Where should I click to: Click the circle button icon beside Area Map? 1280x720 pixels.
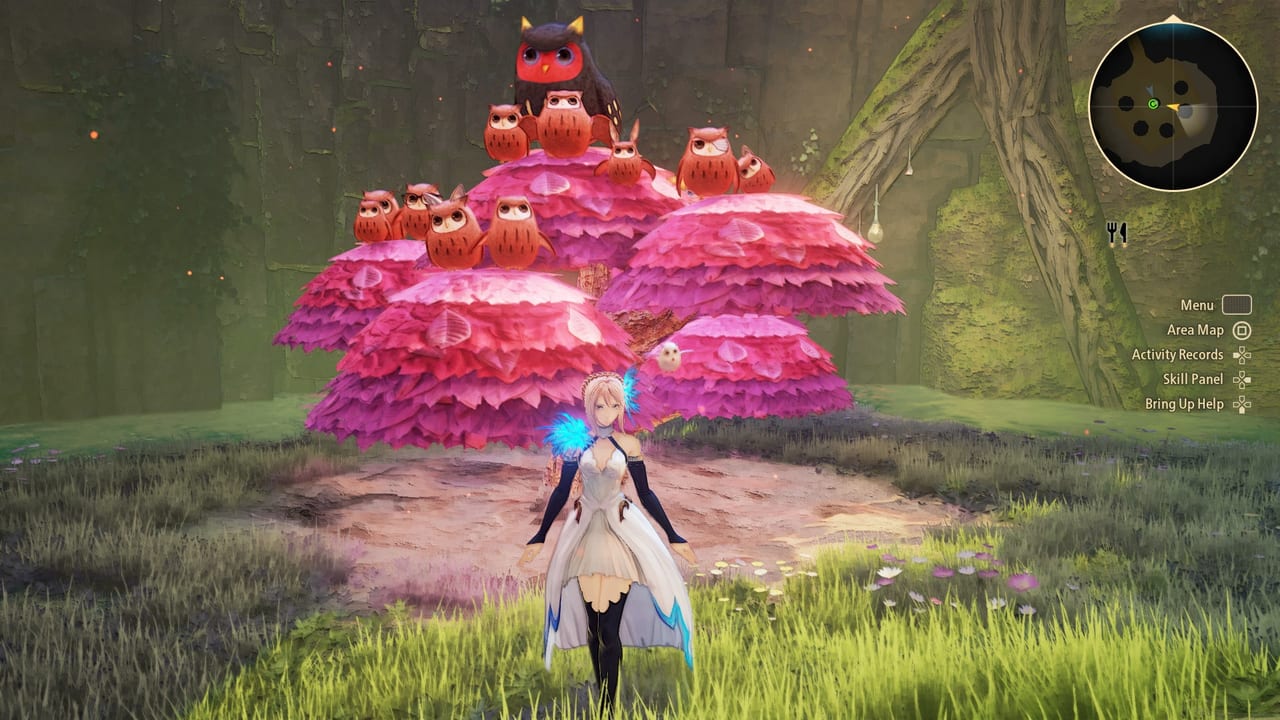pos(1242,330)
